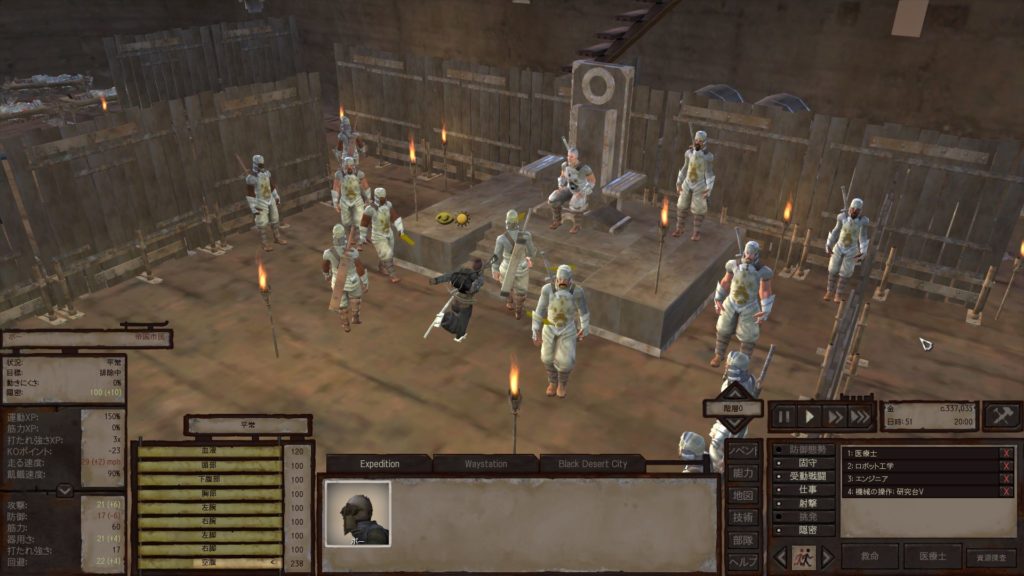Pause the game with the pause button

point(784,417)
